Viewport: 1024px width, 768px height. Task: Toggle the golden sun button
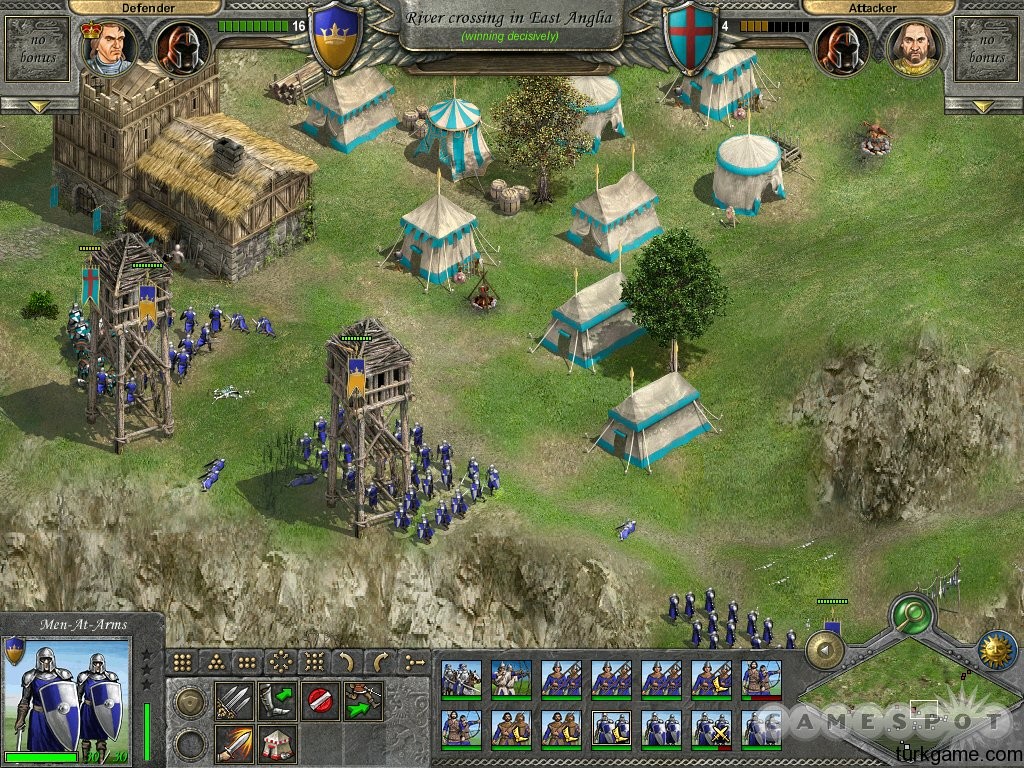(x=997, y=651)
